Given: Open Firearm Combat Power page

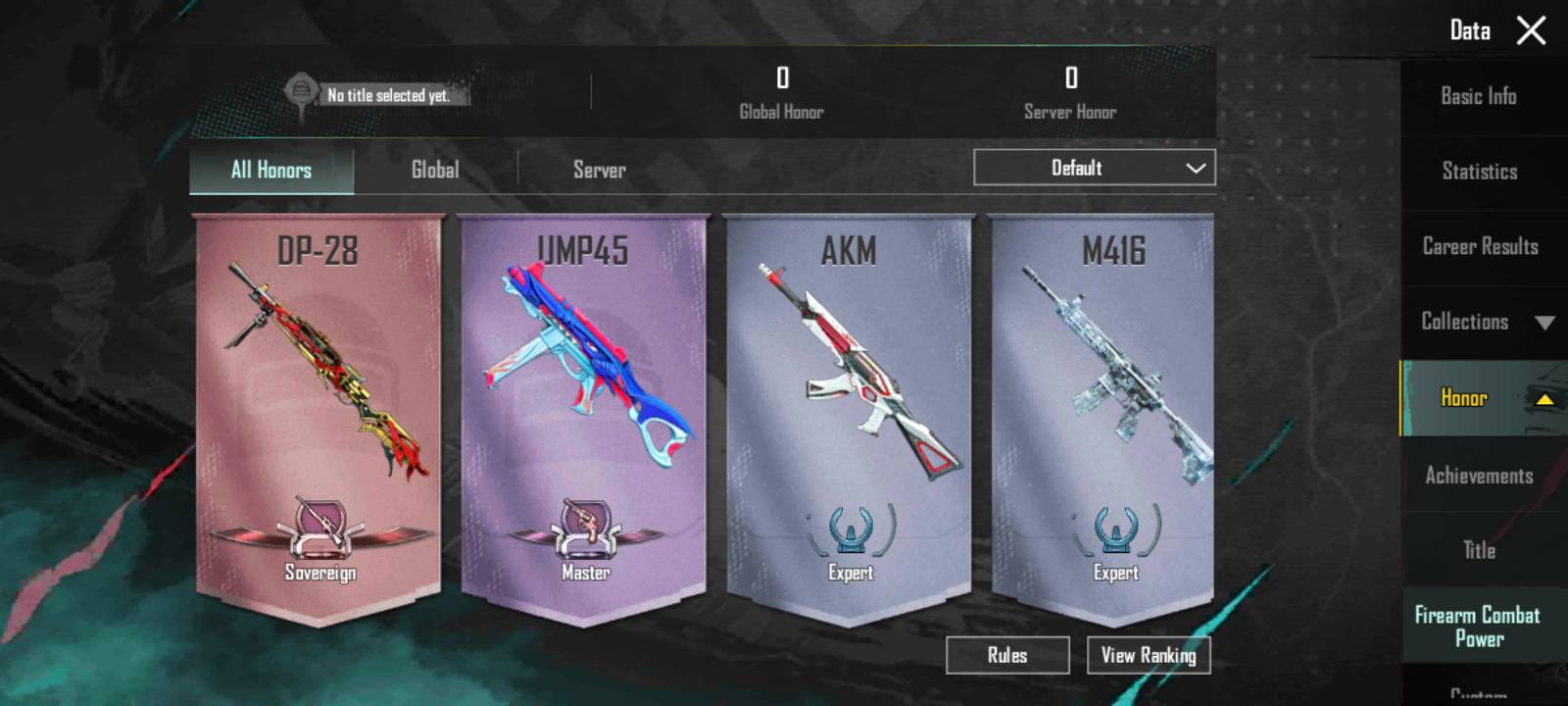Looking at the screenshot, I should coord(1477,627).
